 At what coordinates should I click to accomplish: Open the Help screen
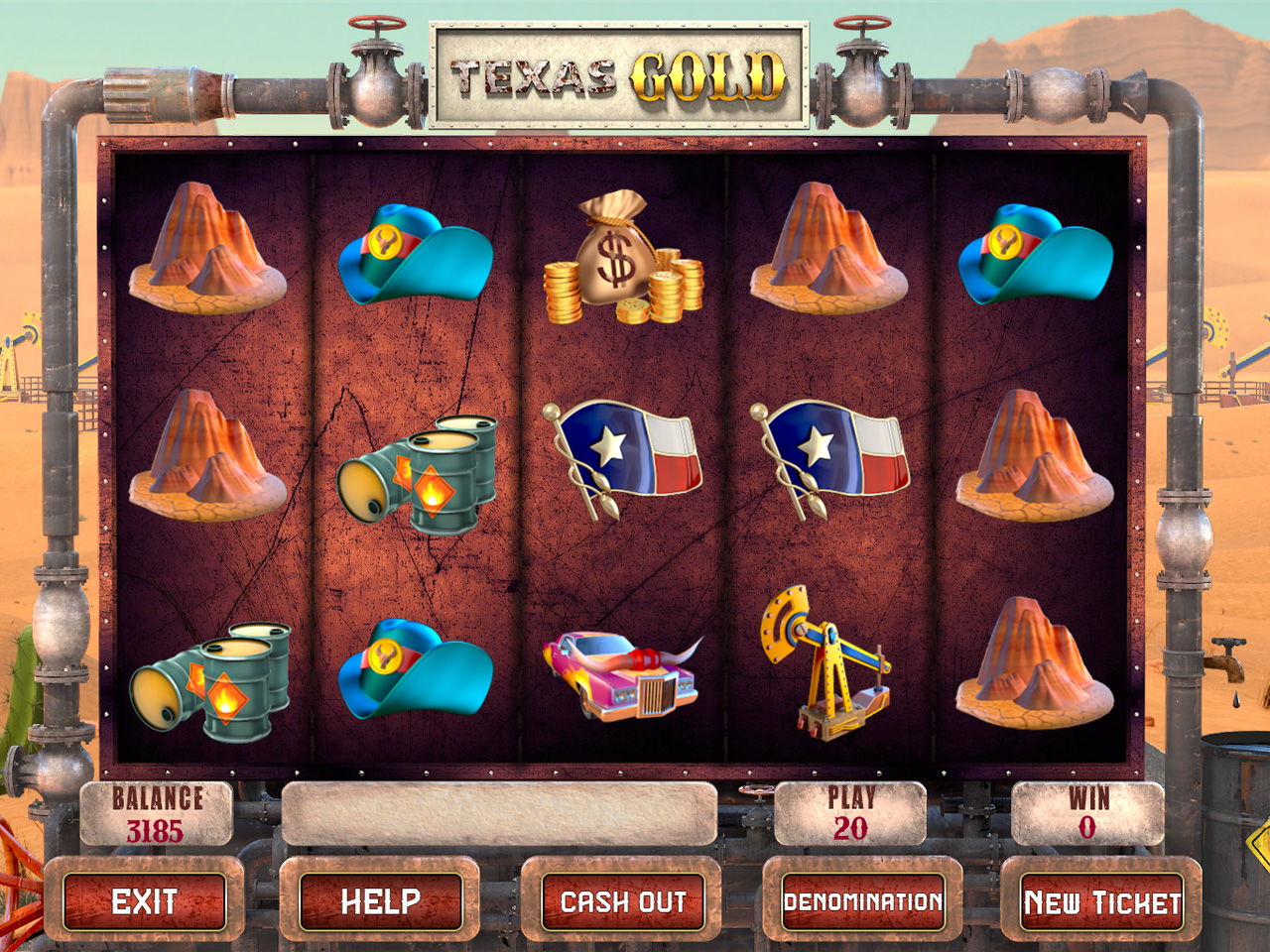click(381, 901)
